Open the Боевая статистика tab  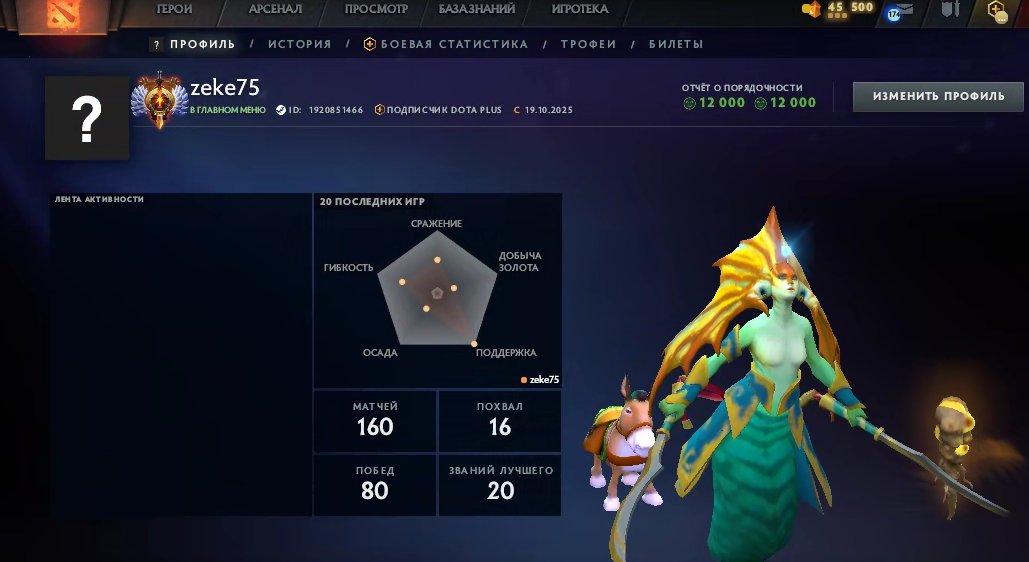445,44
